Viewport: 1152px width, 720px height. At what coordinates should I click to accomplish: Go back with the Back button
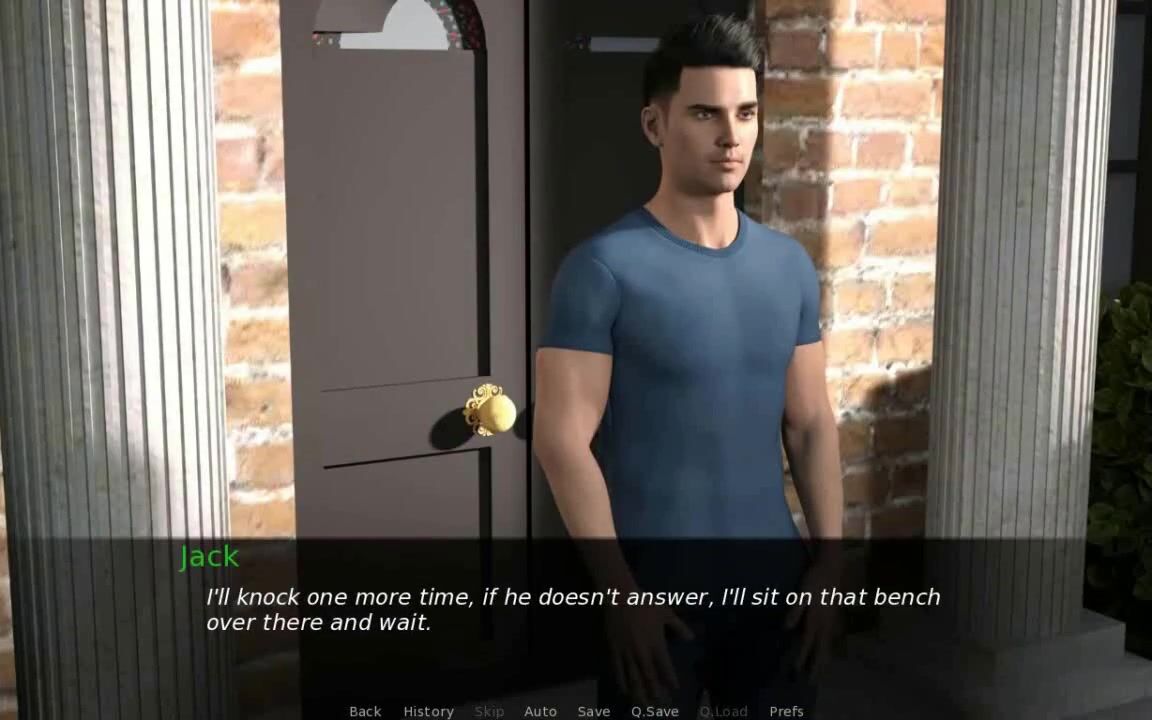point(365,711)
